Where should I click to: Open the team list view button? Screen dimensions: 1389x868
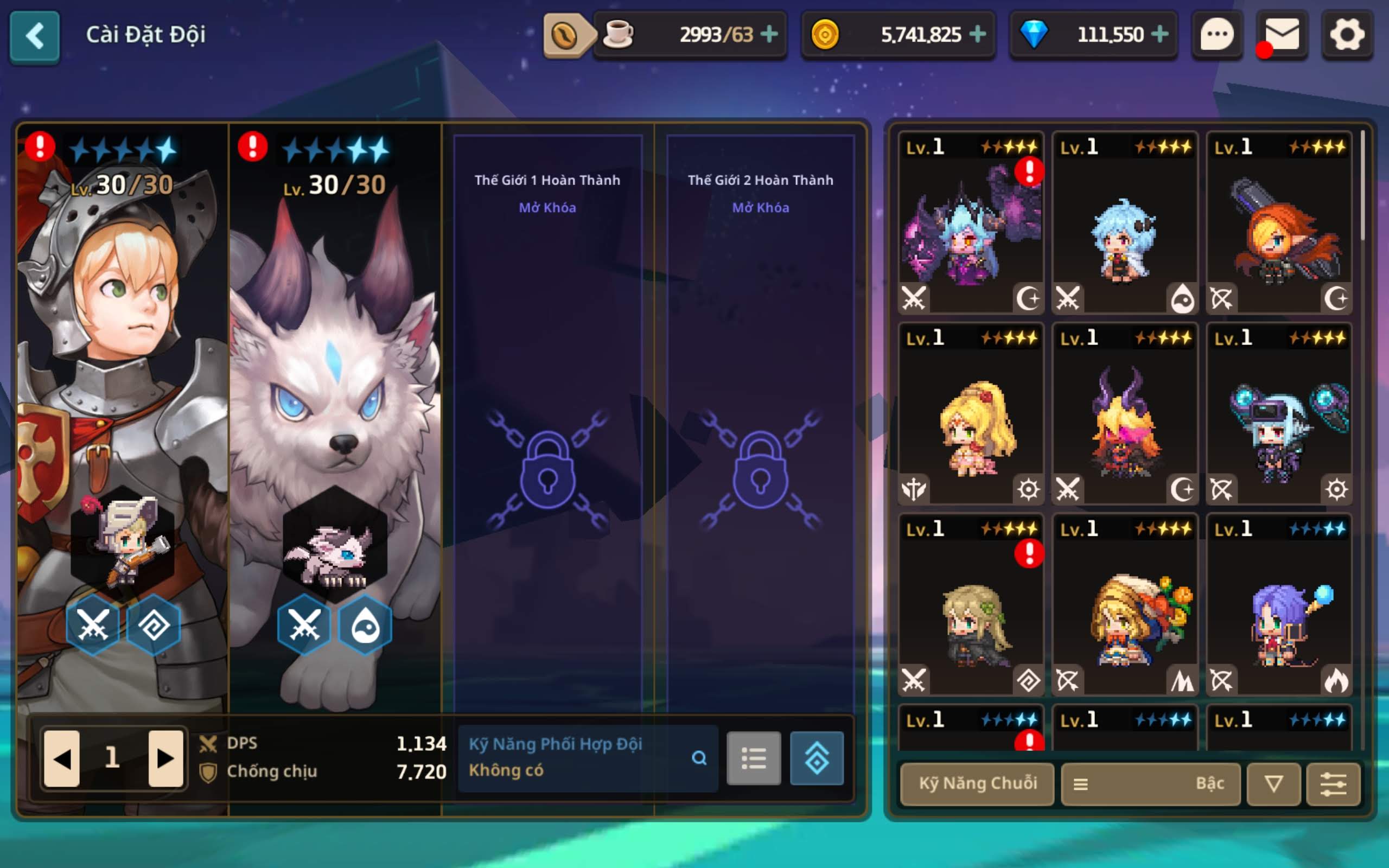754,758
